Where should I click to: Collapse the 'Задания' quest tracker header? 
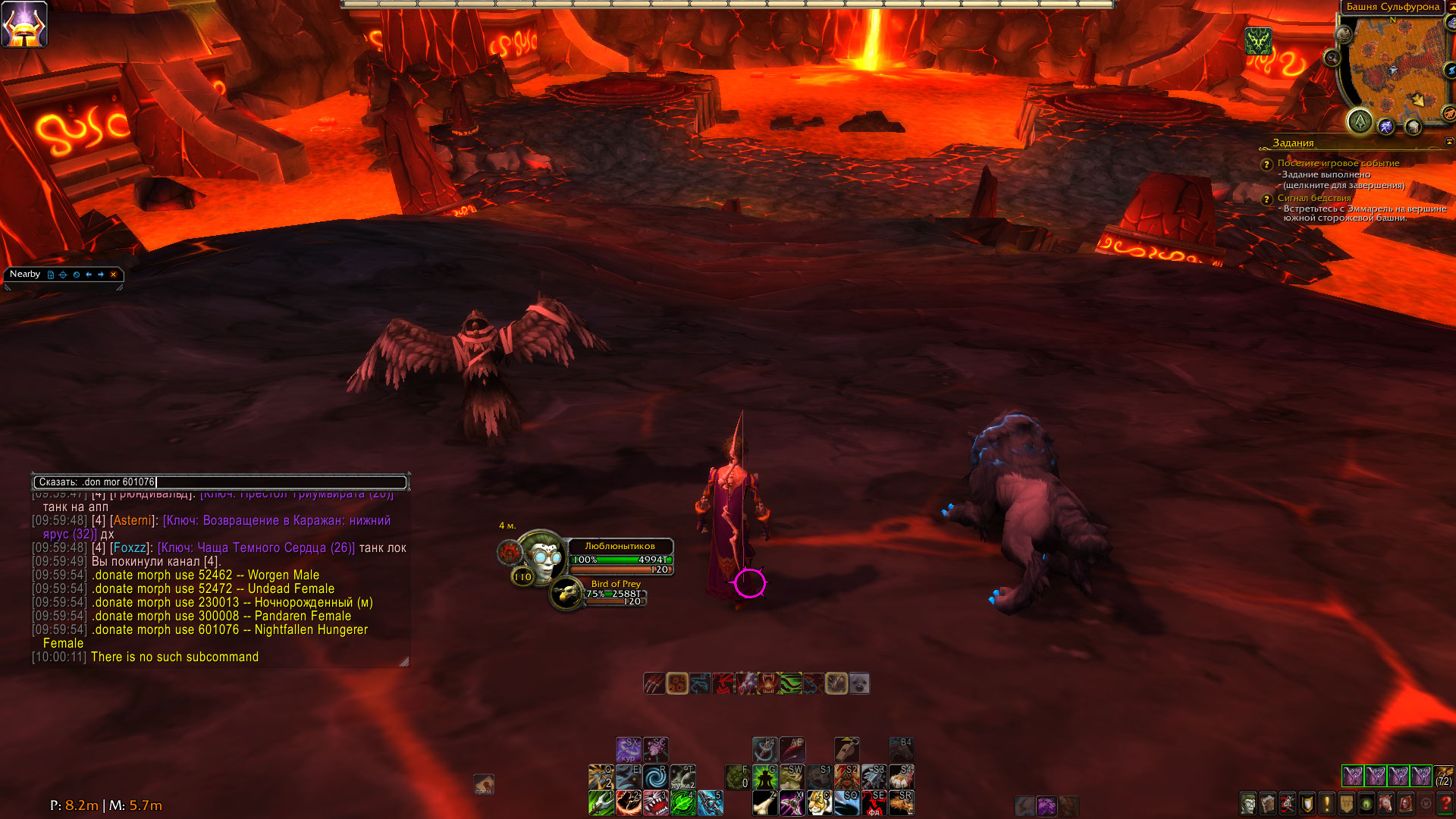pyautogui.click(x=1449, y=142)
